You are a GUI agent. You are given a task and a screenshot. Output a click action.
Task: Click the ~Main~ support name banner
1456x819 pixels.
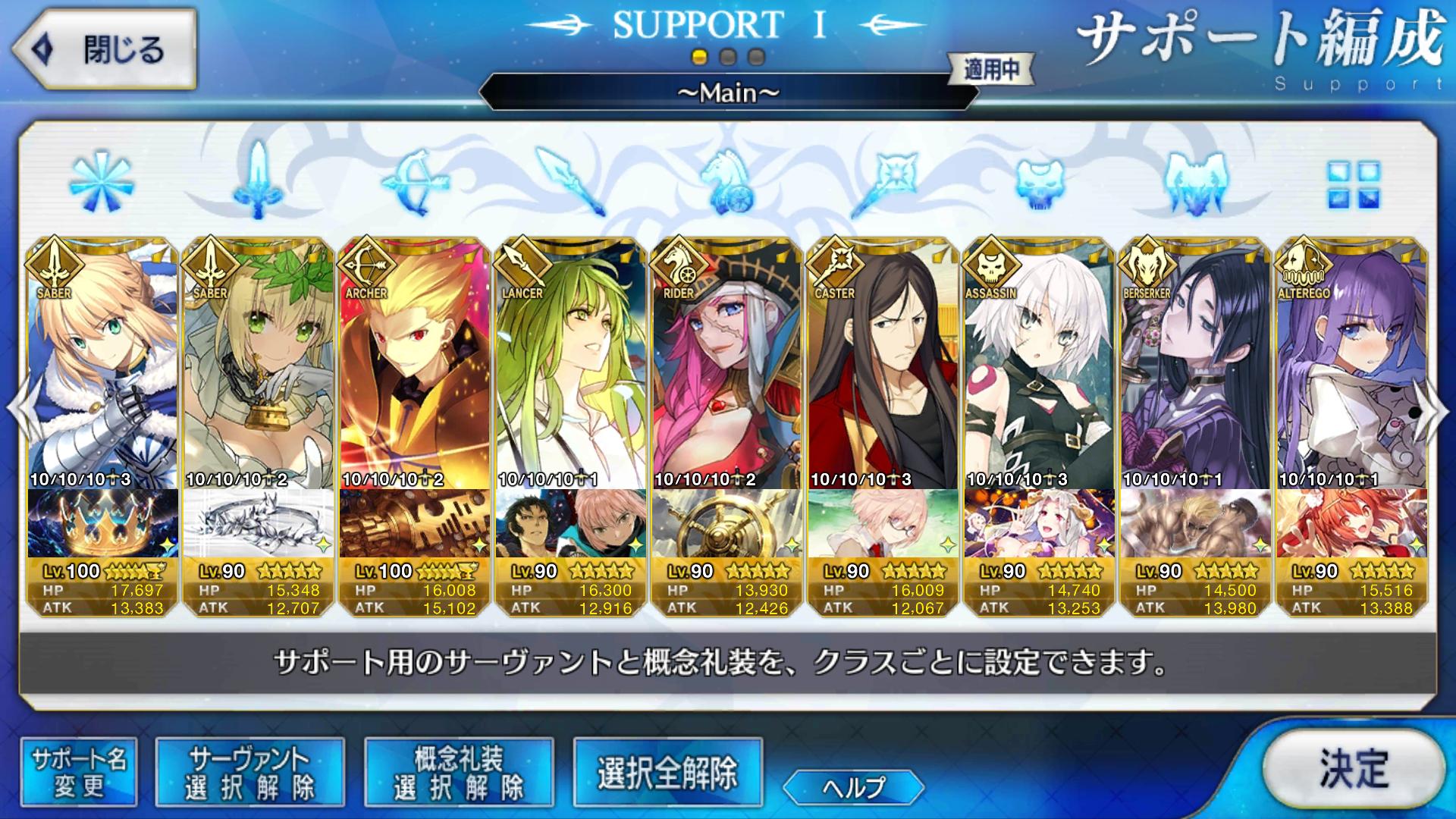727,94
